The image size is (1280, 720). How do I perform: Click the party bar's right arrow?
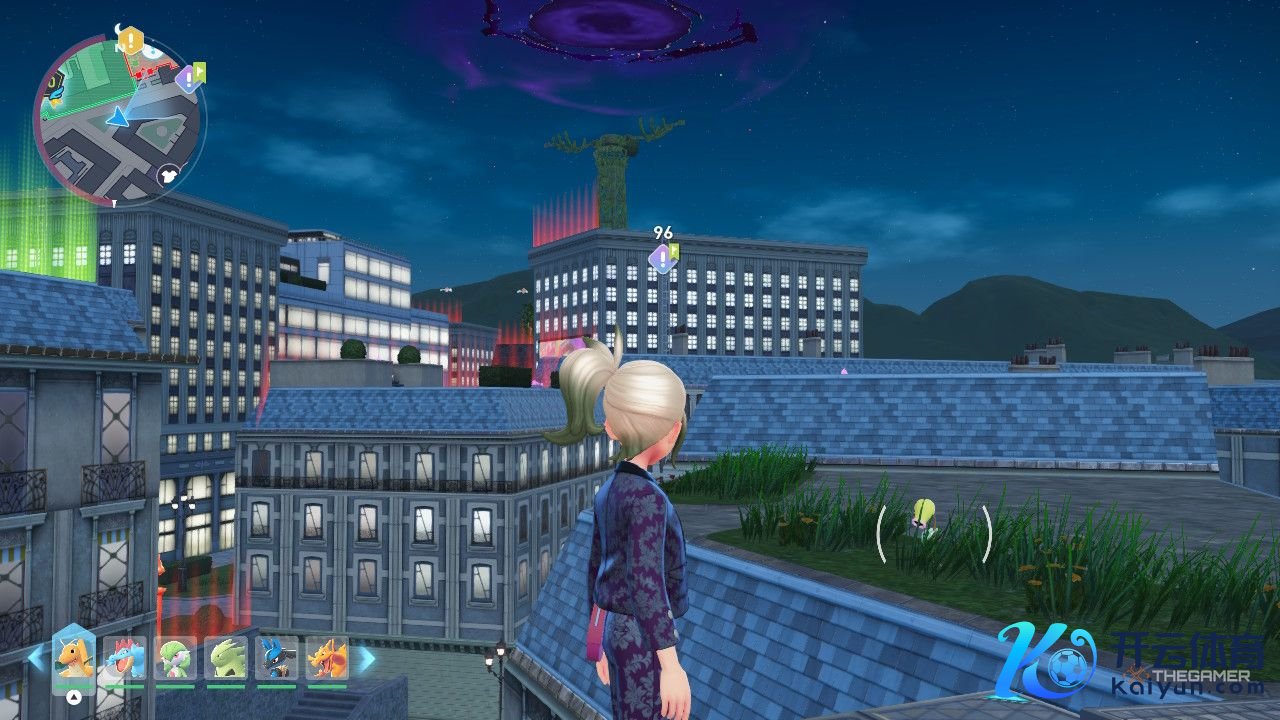366,658
